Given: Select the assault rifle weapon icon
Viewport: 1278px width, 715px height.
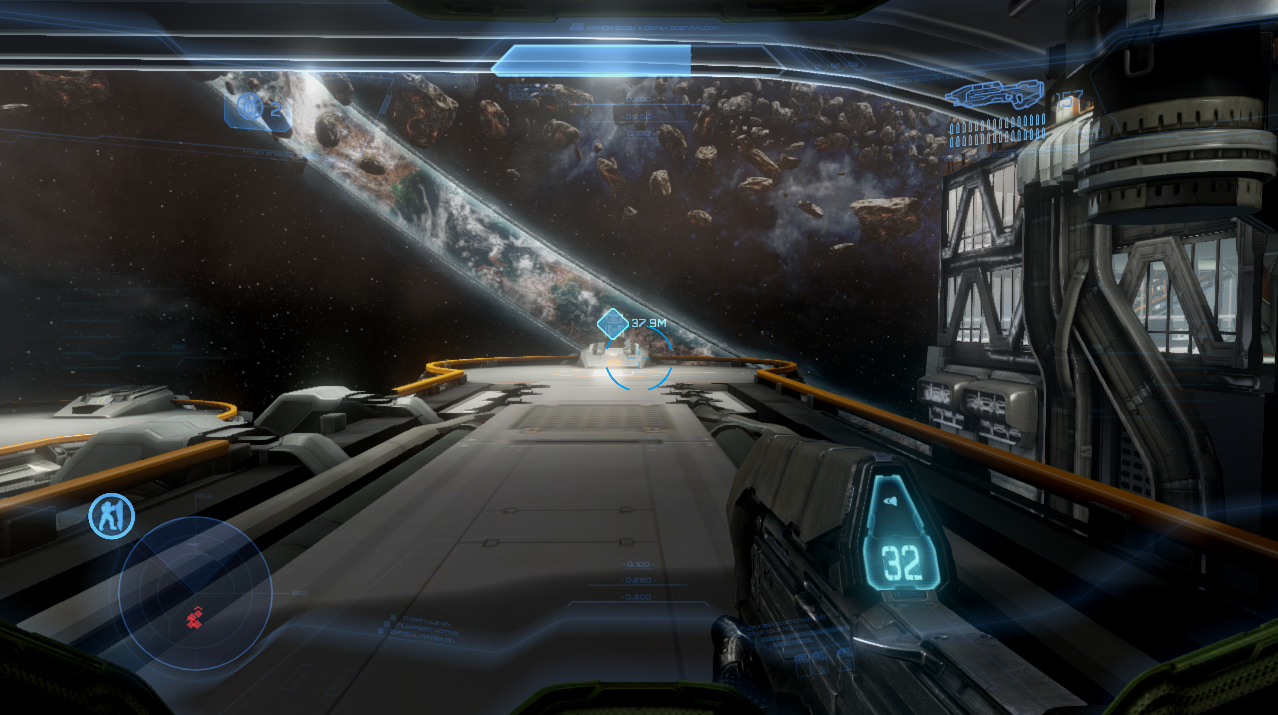Looking at the screenshot, I should [995, 95].
